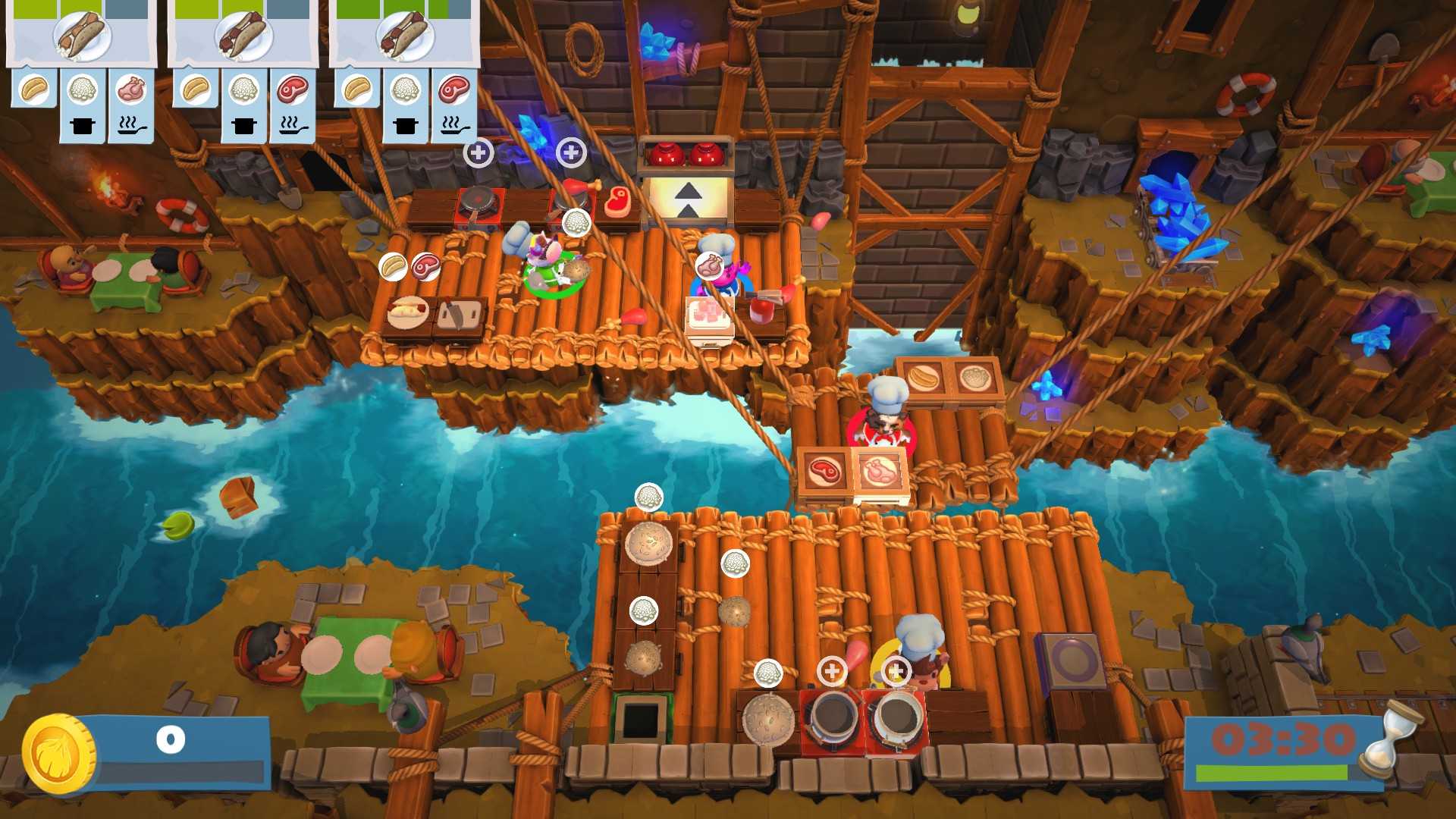Expand the second order ticket header
The image size is (1456, 819).
[x=243, y=34]
